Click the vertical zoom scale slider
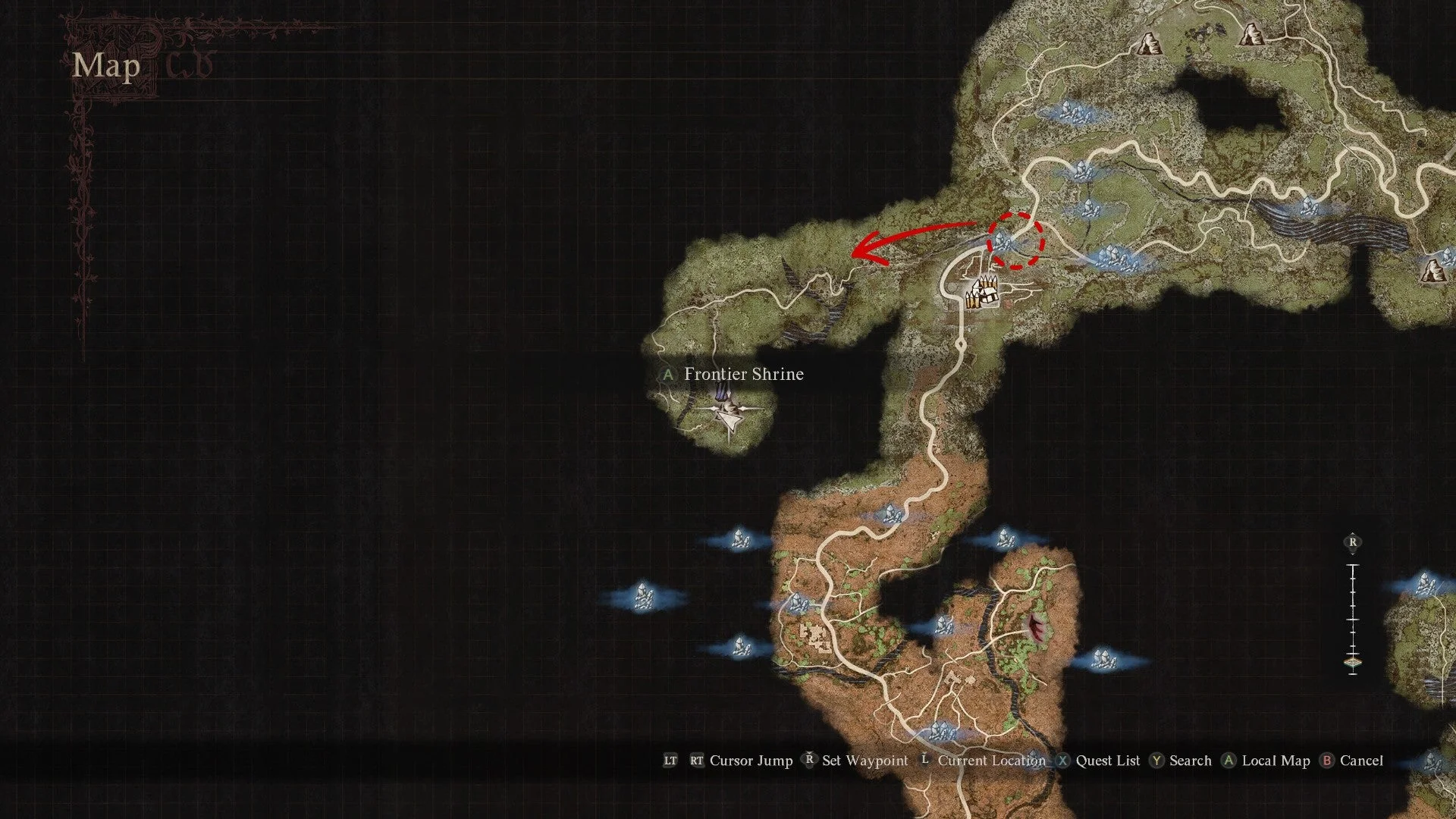 point(1353,619)
